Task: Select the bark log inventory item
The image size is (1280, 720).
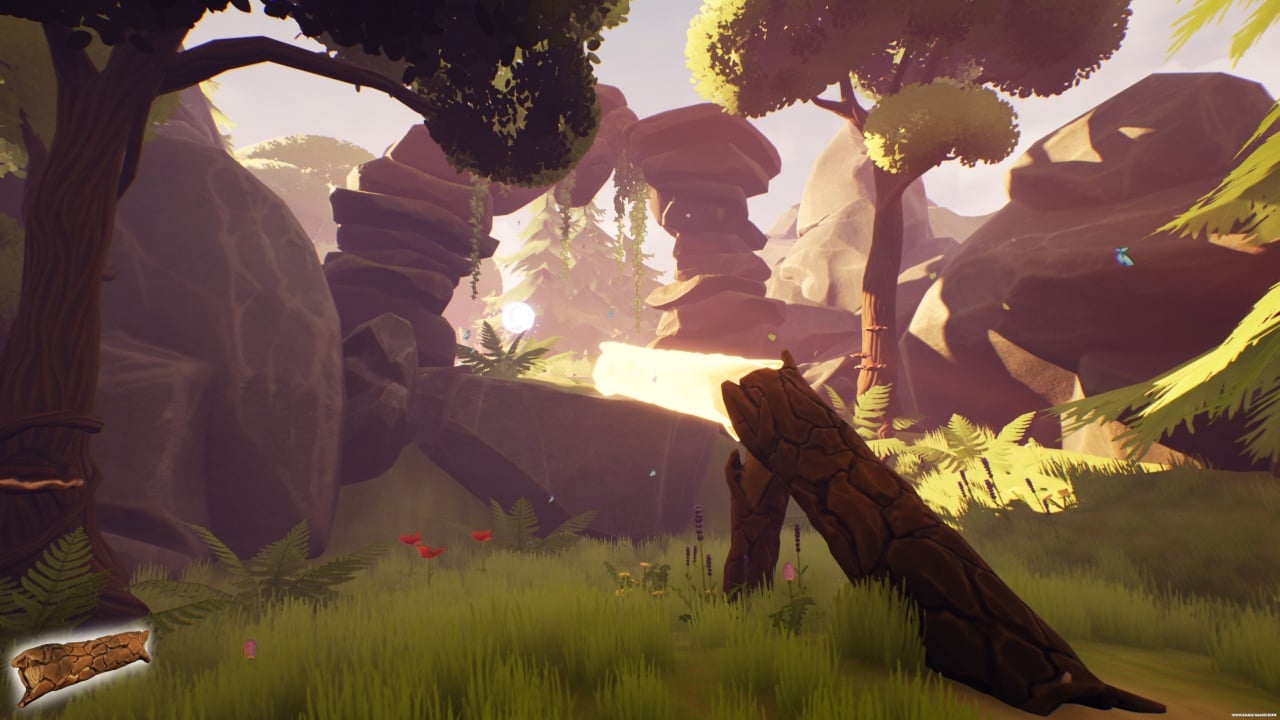Action: 80,664
